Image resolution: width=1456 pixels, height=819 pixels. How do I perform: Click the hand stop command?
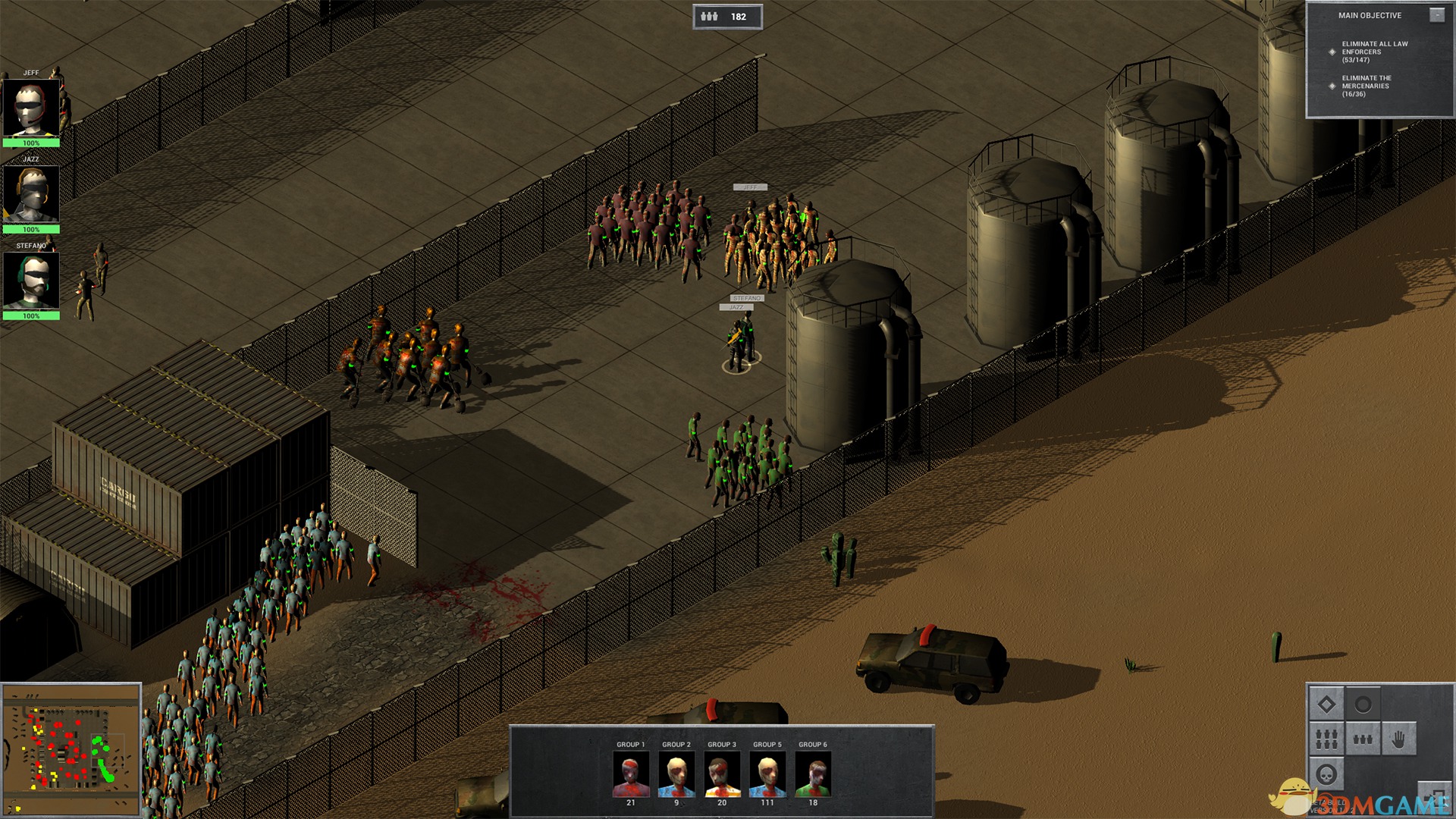point(1398,739)
